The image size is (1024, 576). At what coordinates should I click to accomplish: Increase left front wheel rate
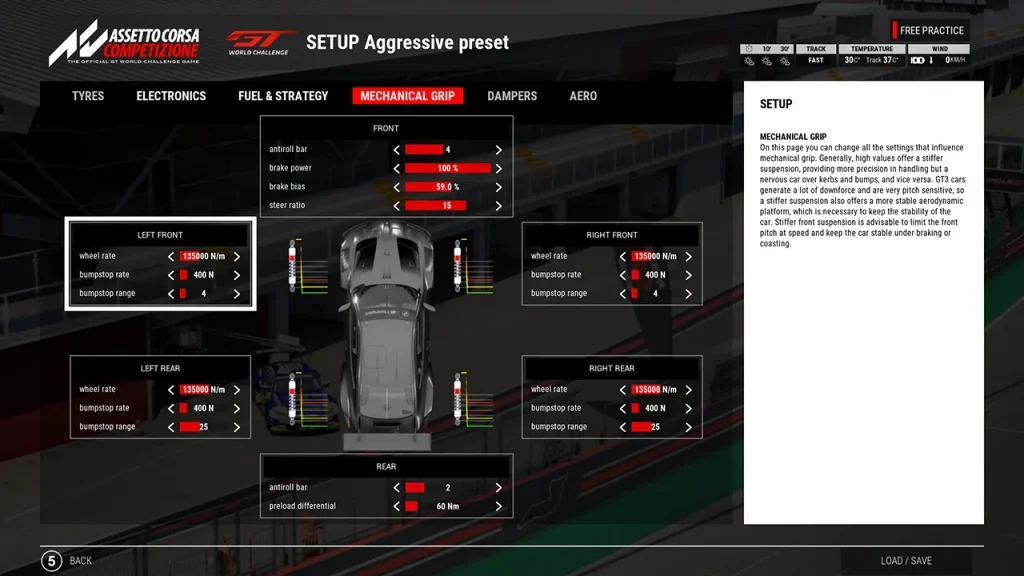click(x=237, y=256)
